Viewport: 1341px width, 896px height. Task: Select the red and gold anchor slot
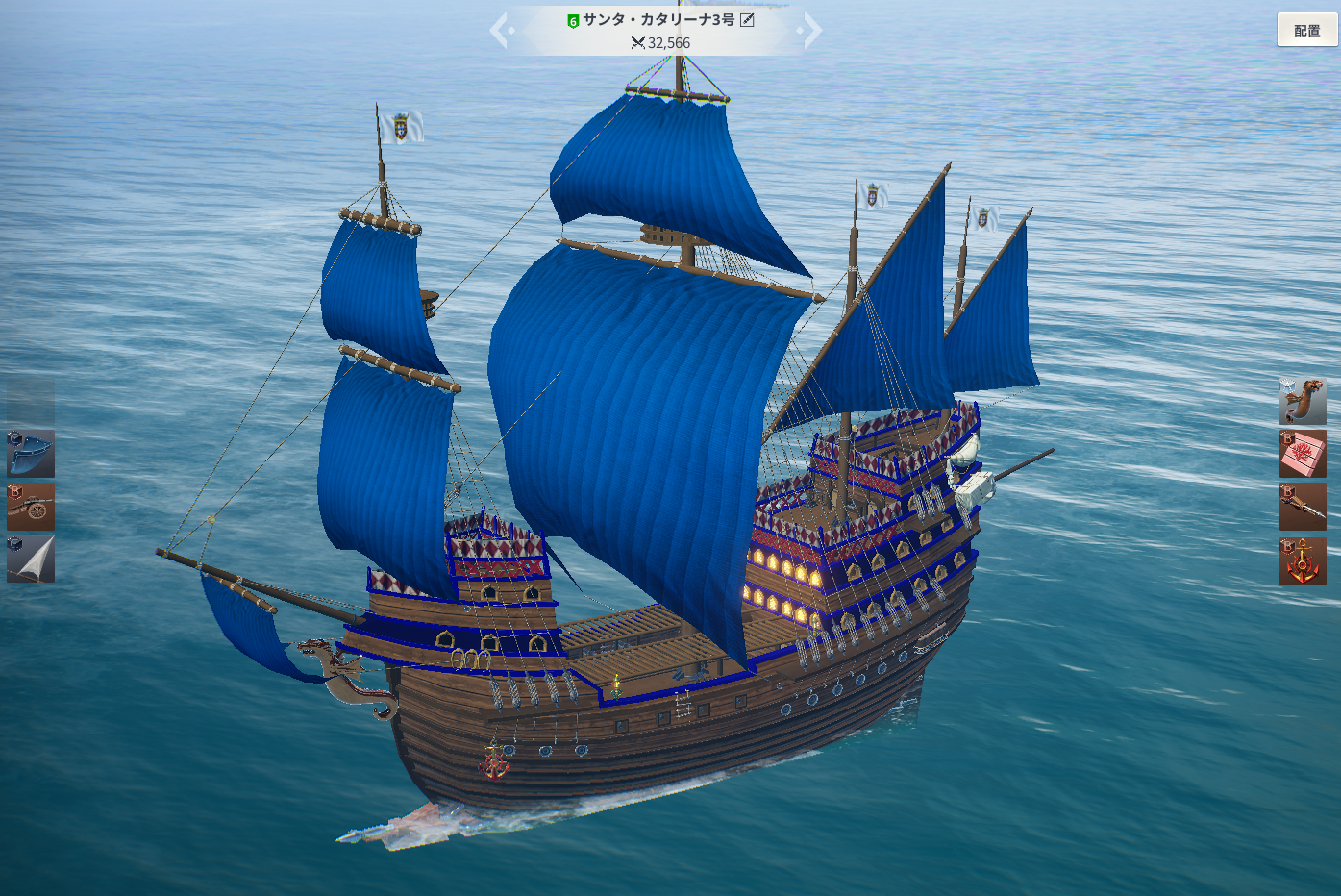[1303, 561]
